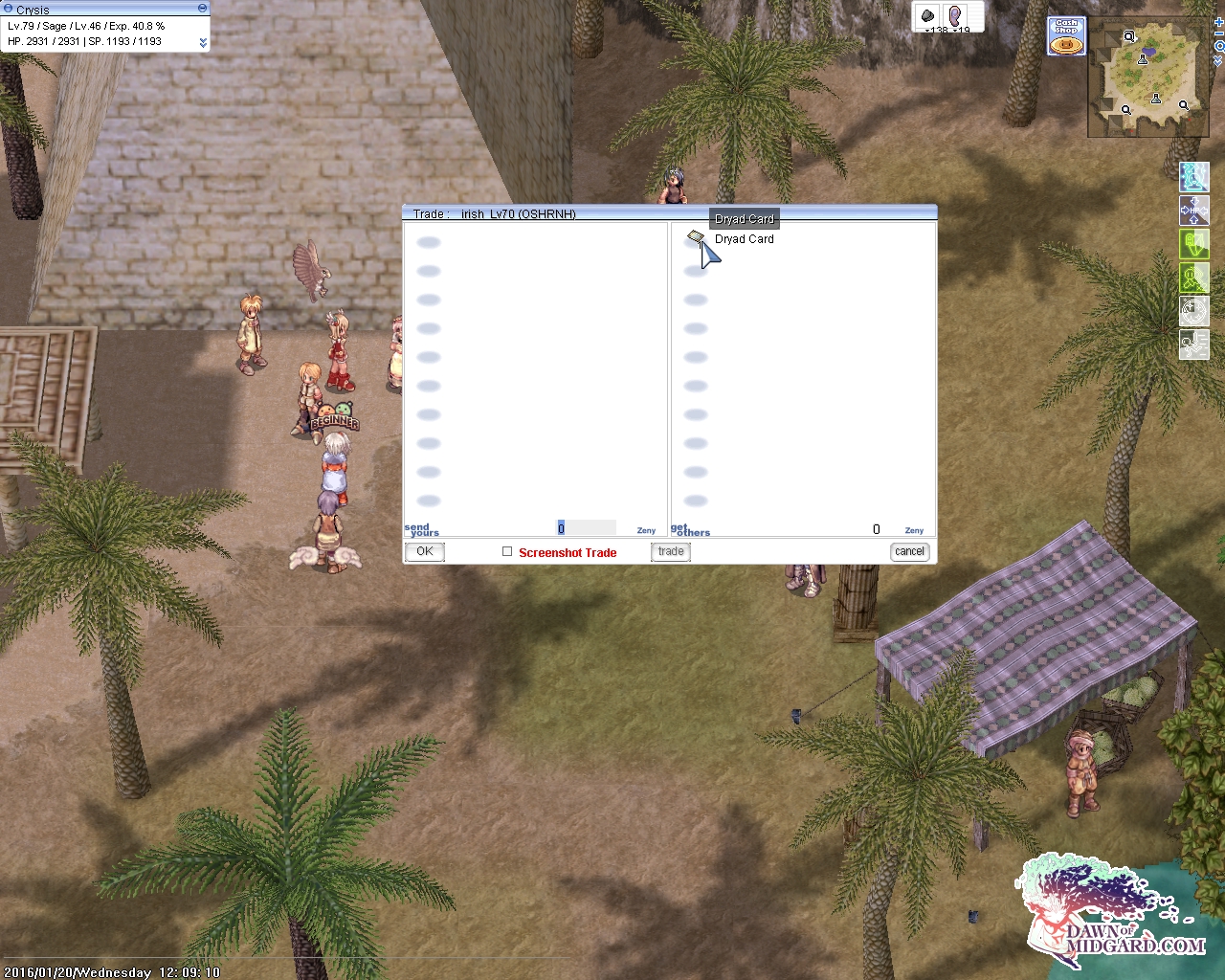Toggle the Crysis status window collapse control
This screenshot has width=1225, height=980.
[x=201, y=9]
